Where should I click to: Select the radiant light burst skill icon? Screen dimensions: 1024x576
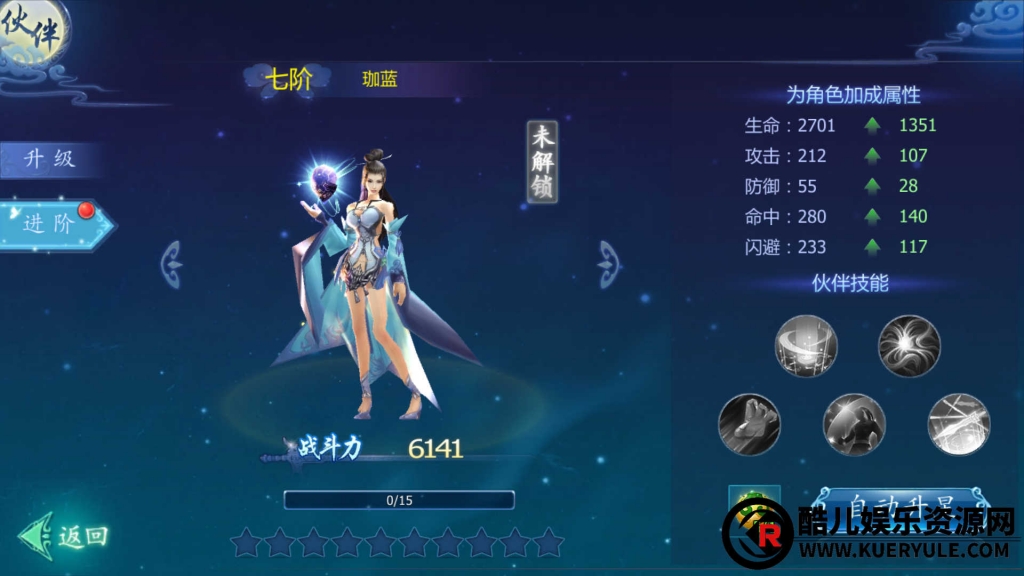pos(909,346)
